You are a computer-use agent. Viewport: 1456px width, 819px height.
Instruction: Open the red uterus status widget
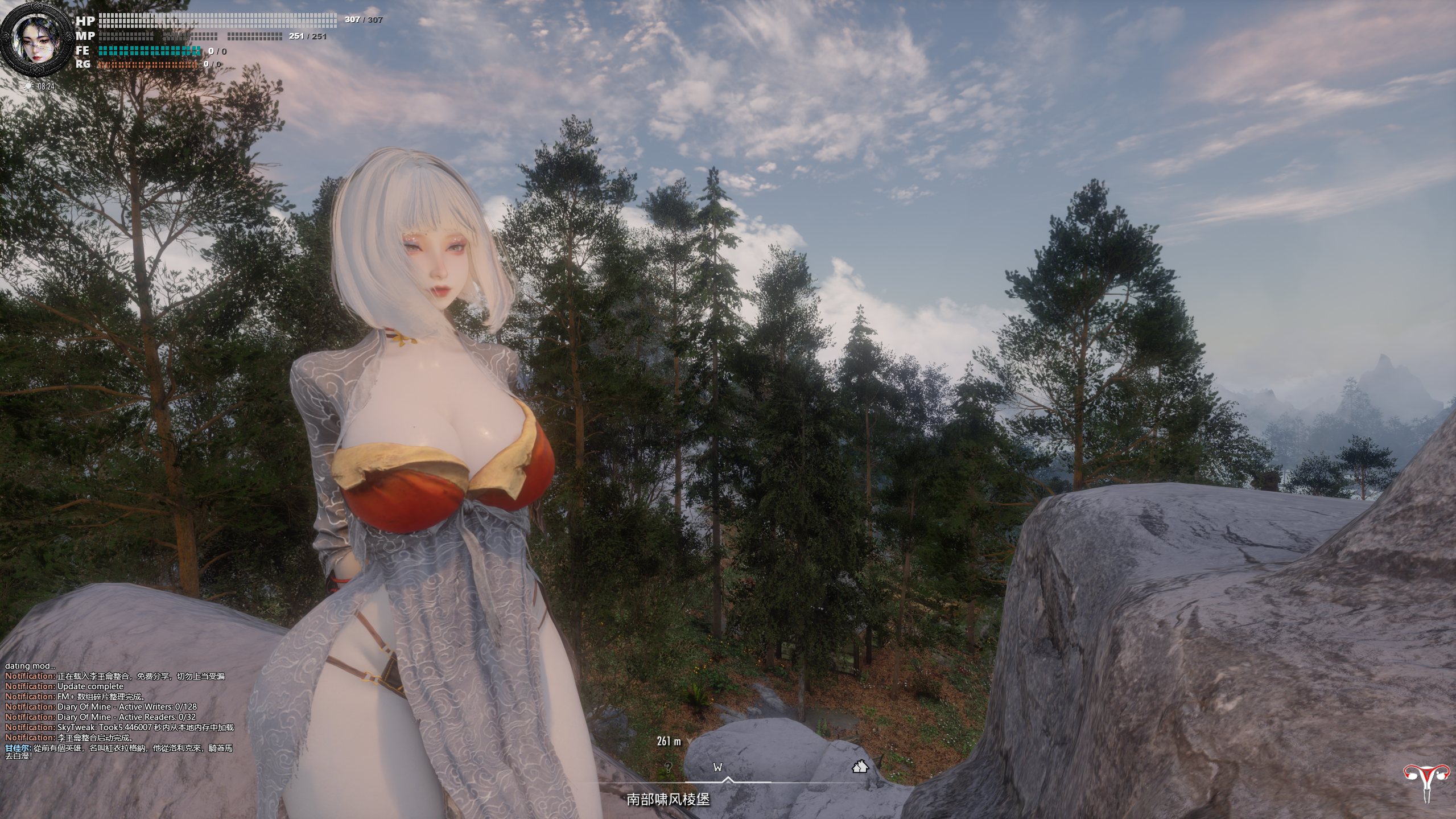coord(1426,781)
